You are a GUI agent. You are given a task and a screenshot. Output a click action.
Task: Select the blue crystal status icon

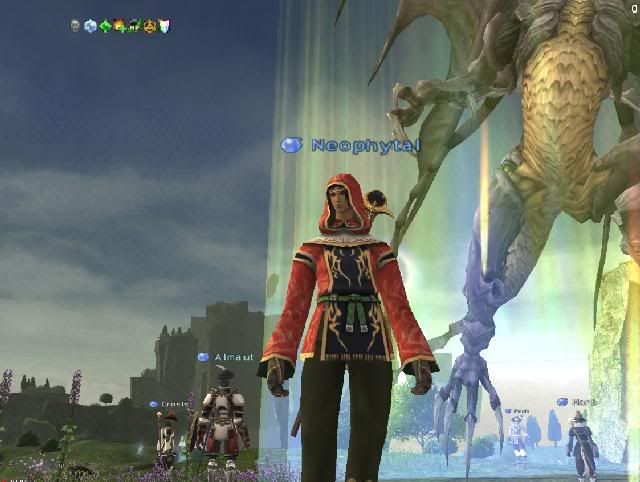90,26
